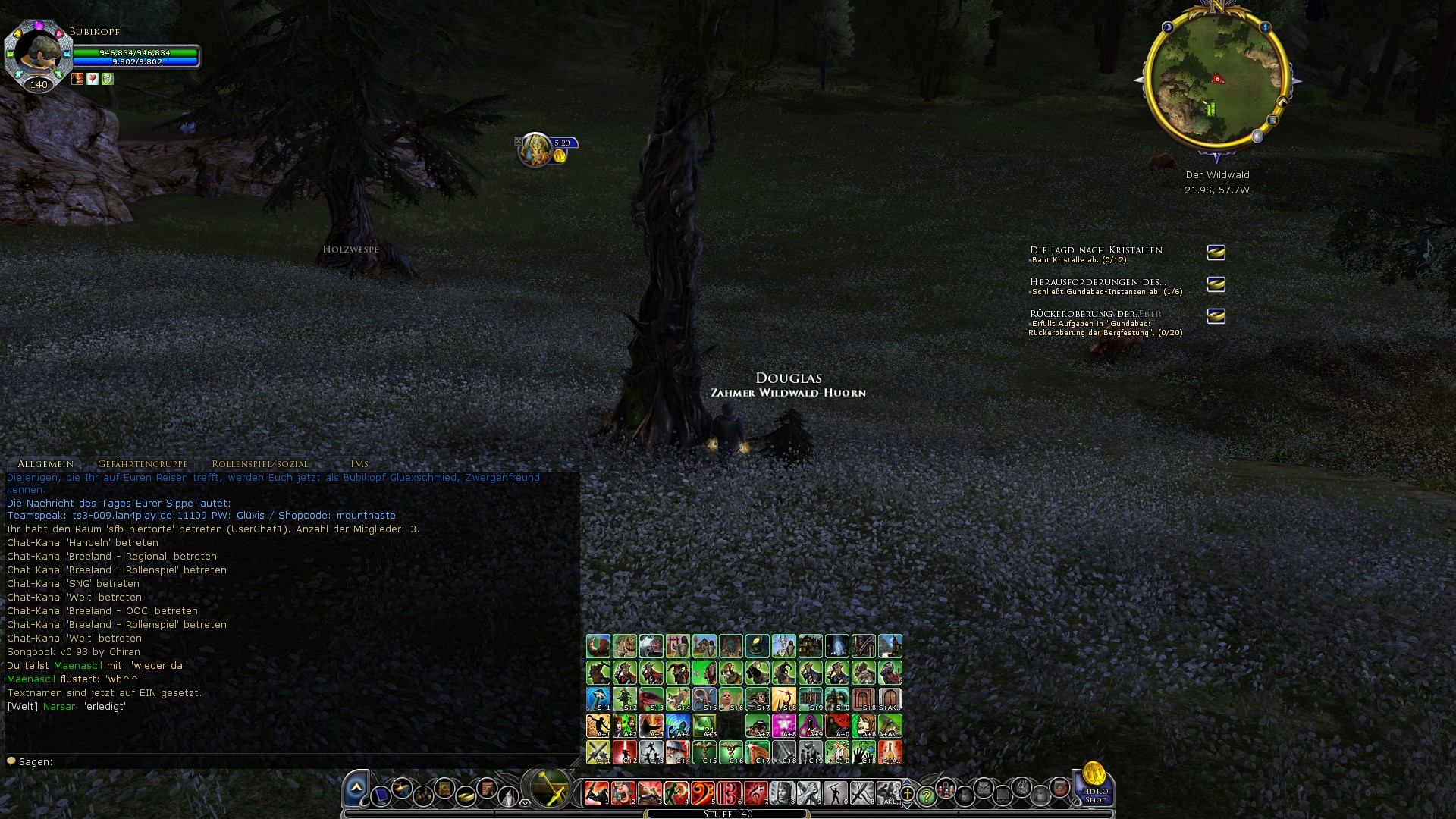
Task: Activate the red bass clef skill
Action: [702, 793]
